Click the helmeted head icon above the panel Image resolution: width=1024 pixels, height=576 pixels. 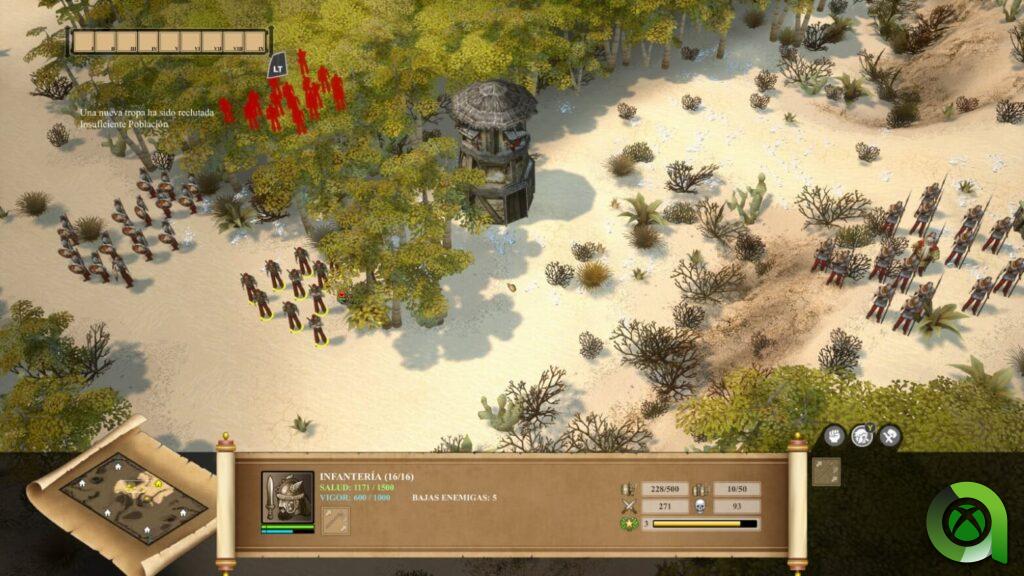tap(862, 435)
